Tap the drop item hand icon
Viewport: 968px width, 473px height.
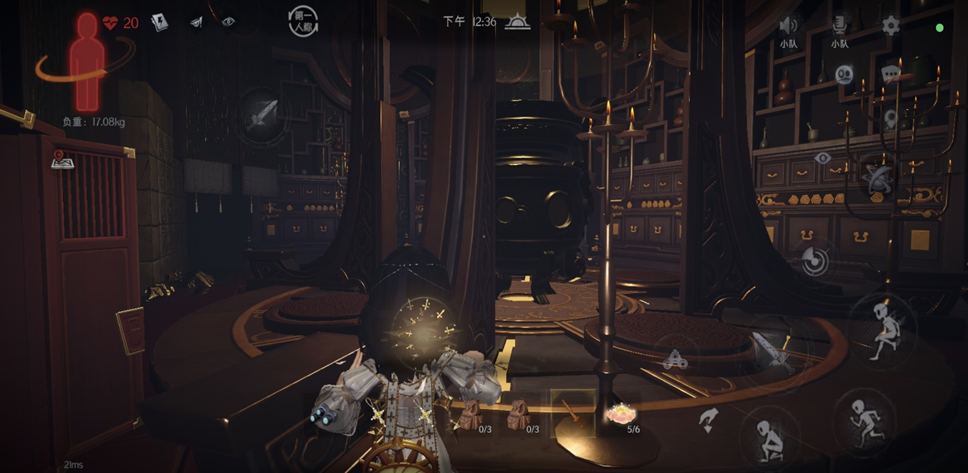[709, 418]
